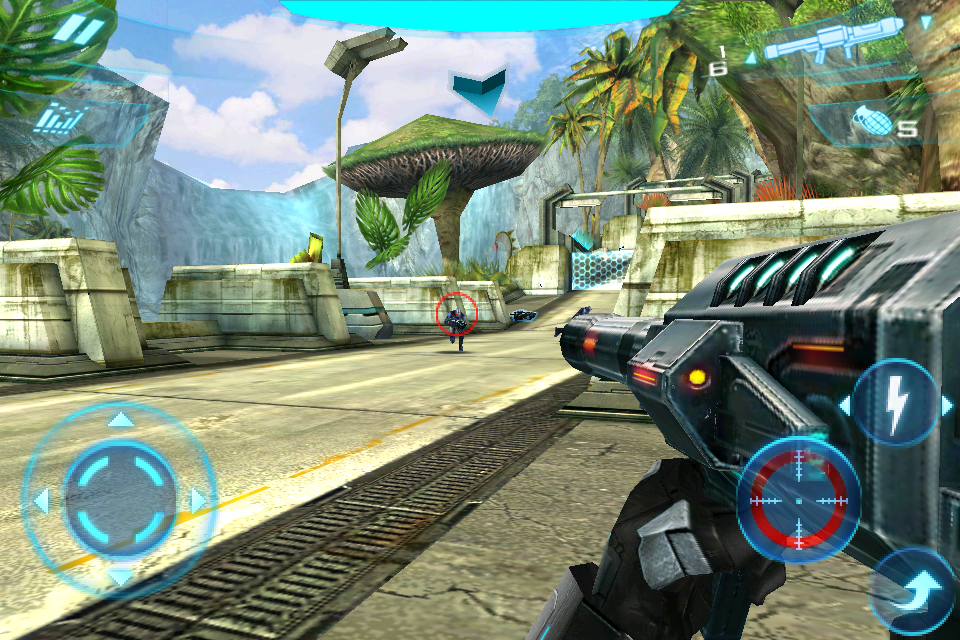Jump using the curved arrow button
The image size is (960, 640).
pos(912,591)
